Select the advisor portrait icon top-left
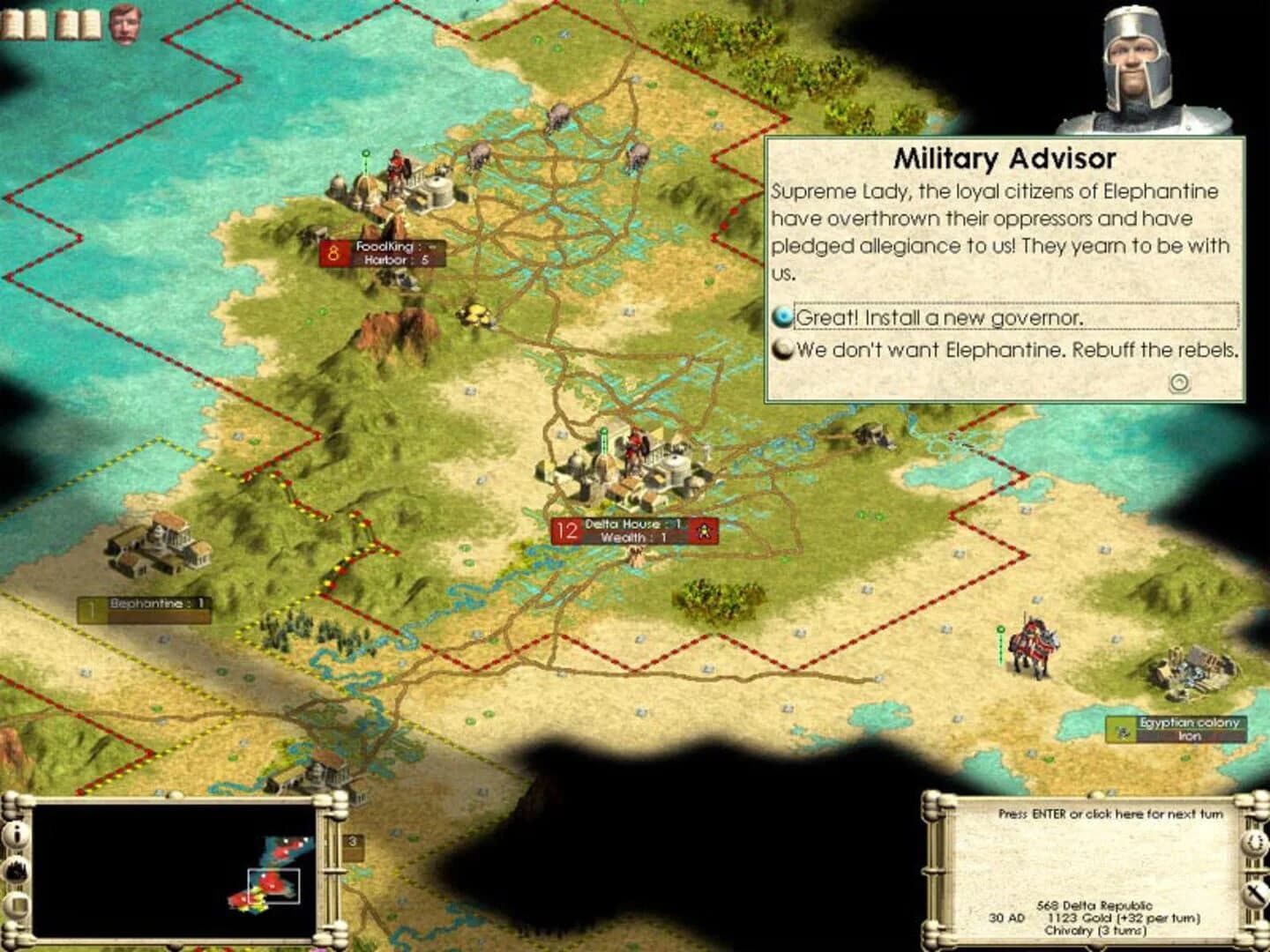This screenshot has width=1270, height=952. [x=123, y=20]
